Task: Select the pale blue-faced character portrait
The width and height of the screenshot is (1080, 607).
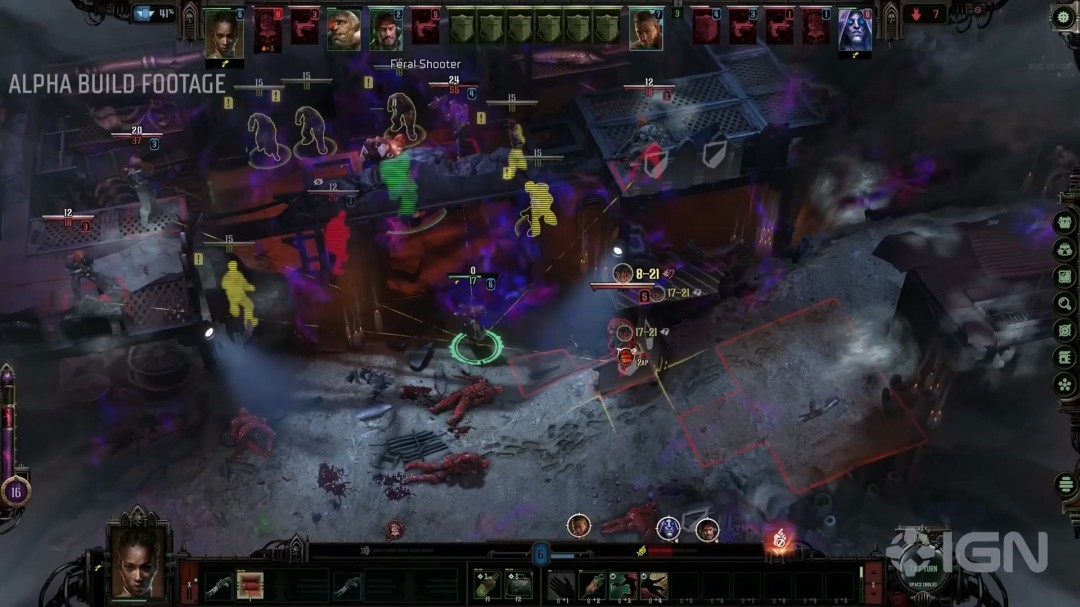Action: [x=854, y=30]
